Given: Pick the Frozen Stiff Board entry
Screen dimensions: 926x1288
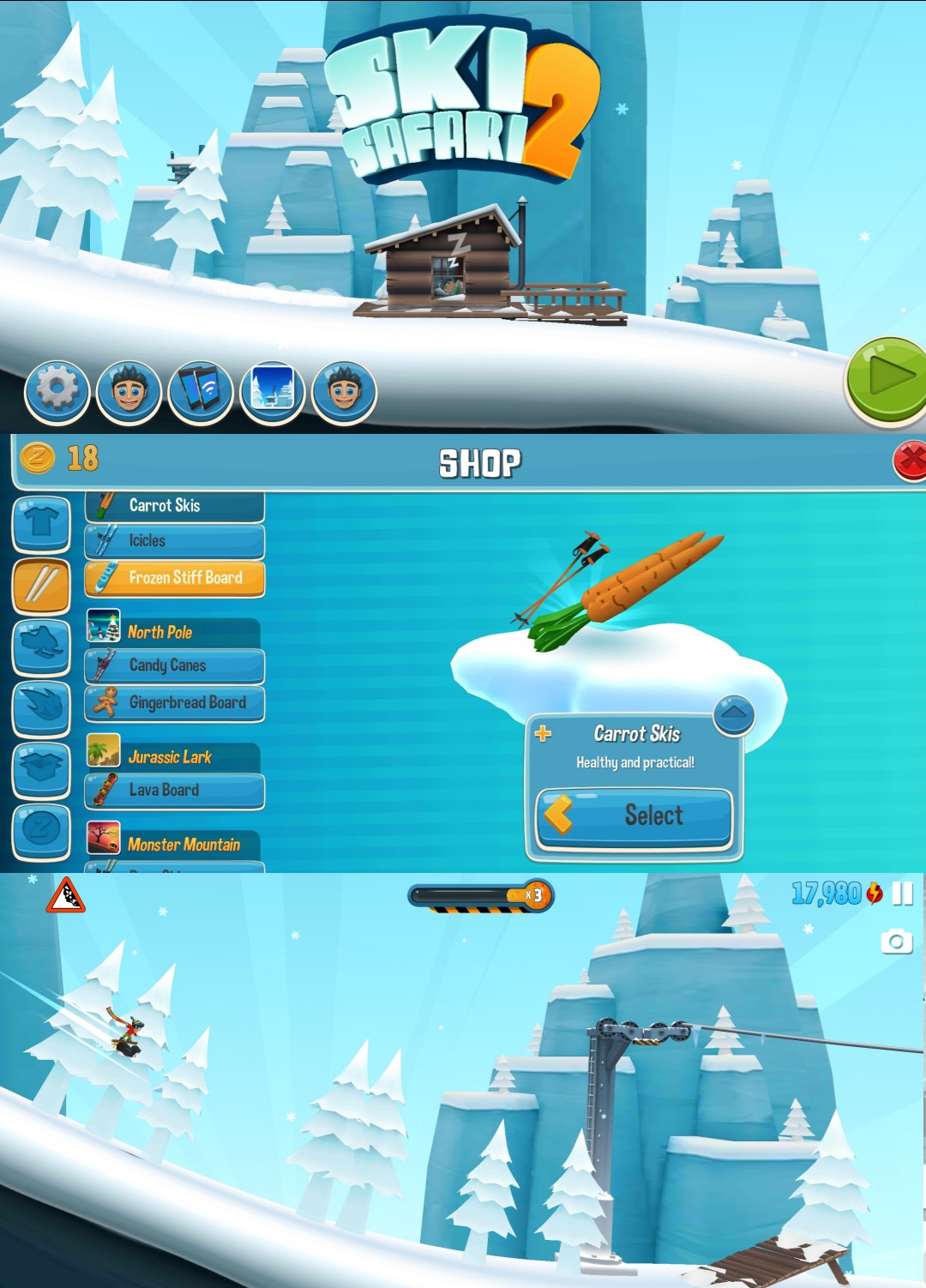Looking at the screenshot, I should 174,578.
